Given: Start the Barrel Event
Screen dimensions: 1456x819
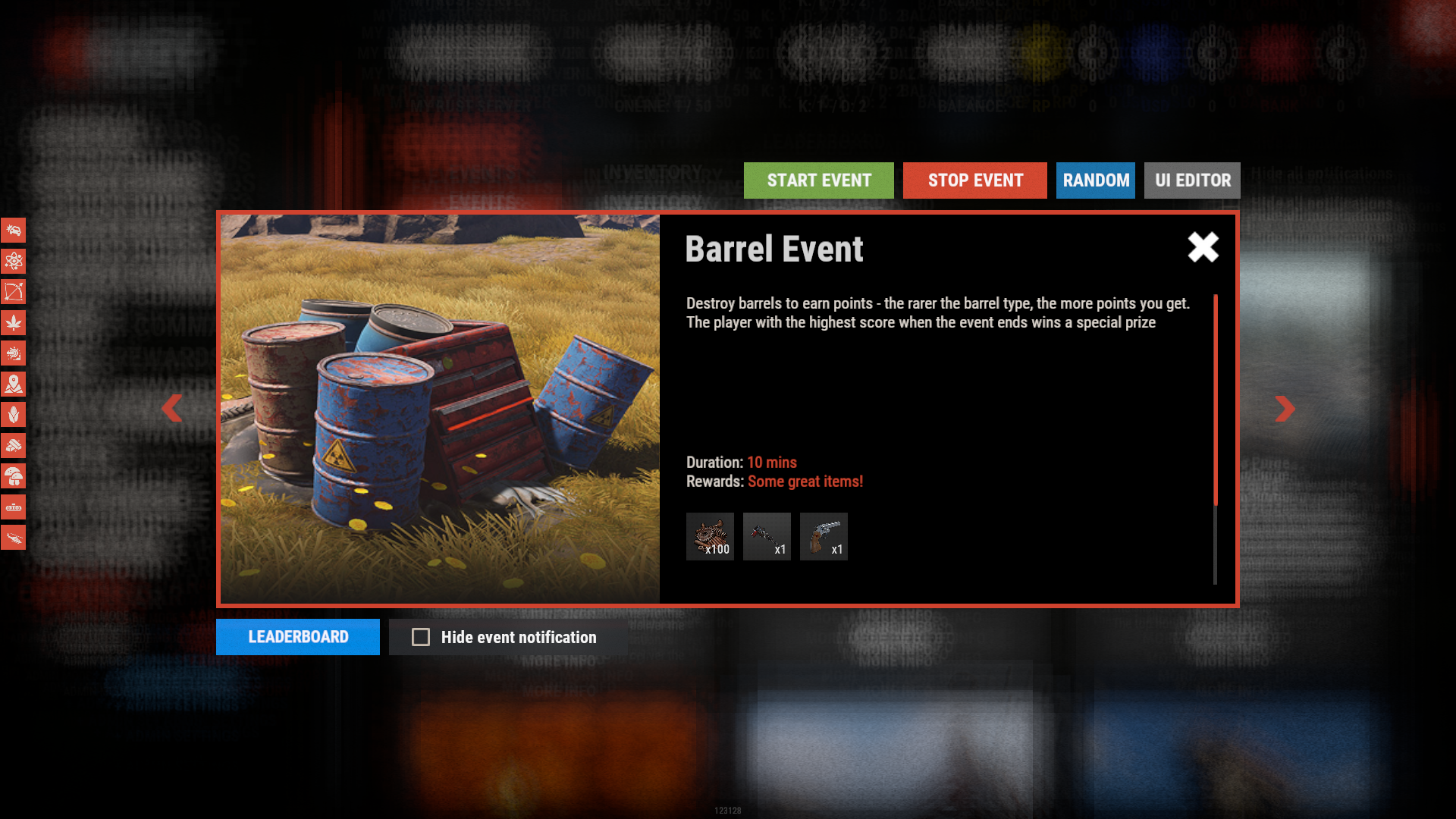Looking at the screenshot, I should (818, 180).
